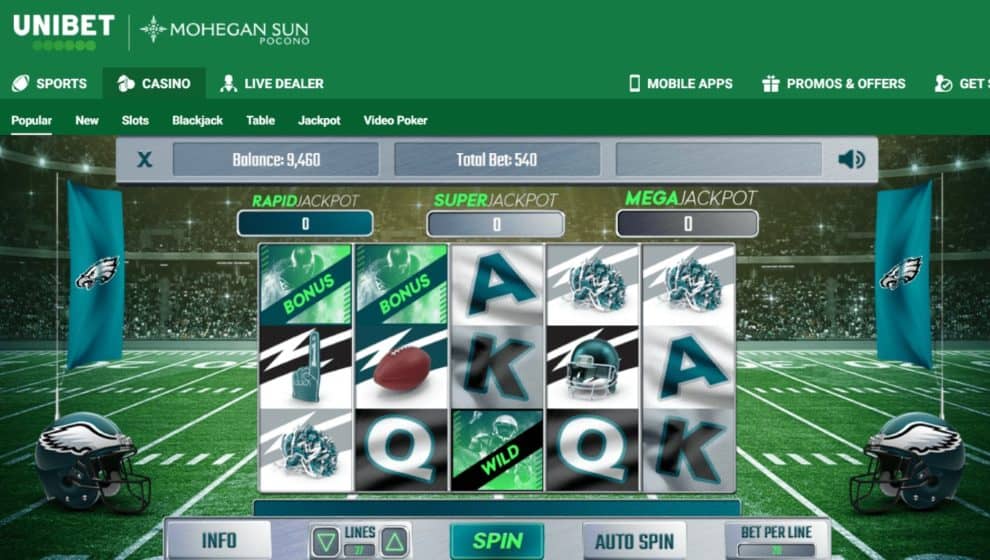This screenshot has height=560, width=990.
Task: Open the Info paytable
Action: [218, 541]
